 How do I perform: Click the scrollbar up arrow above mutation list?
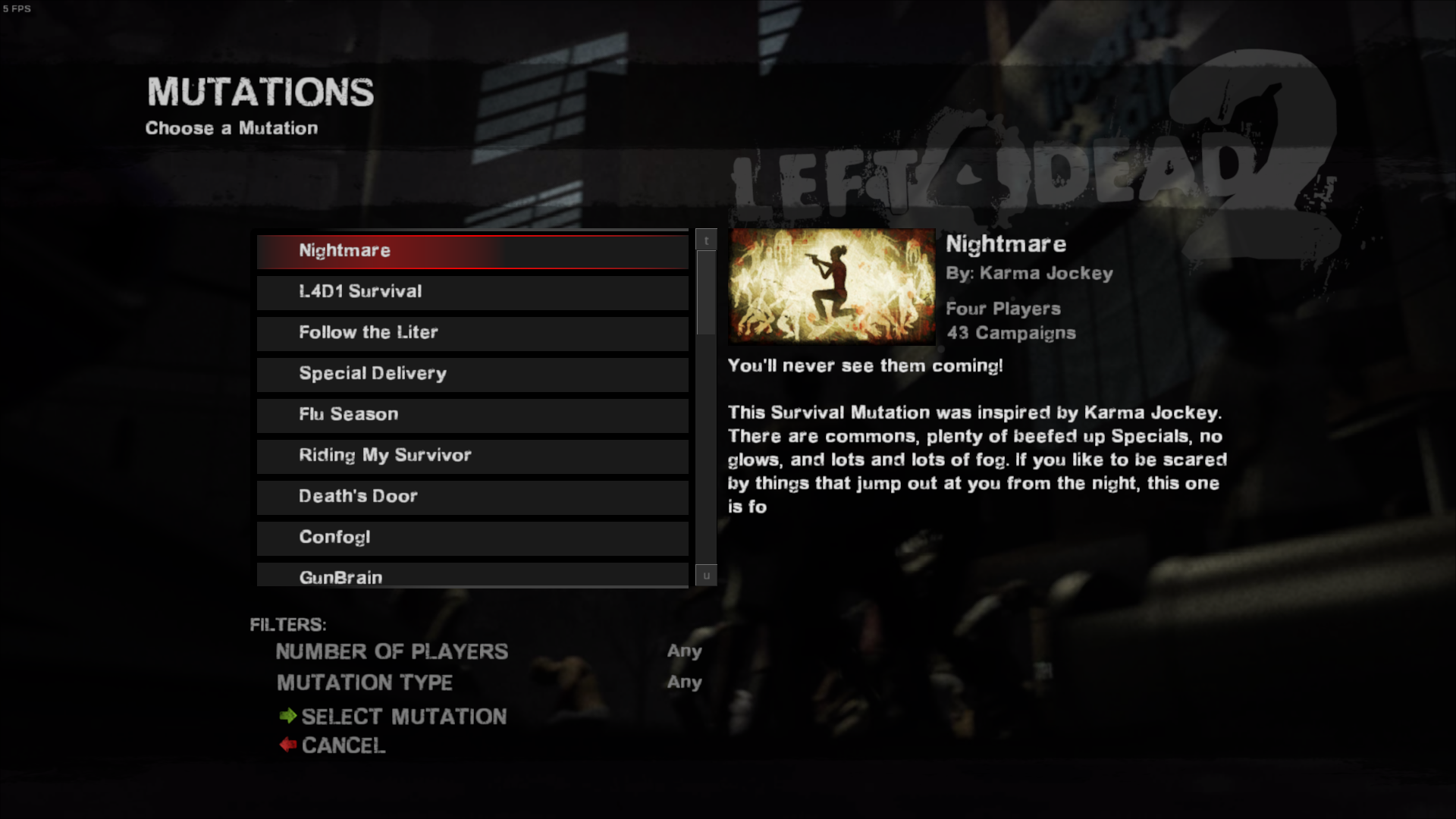pos(705,239)
